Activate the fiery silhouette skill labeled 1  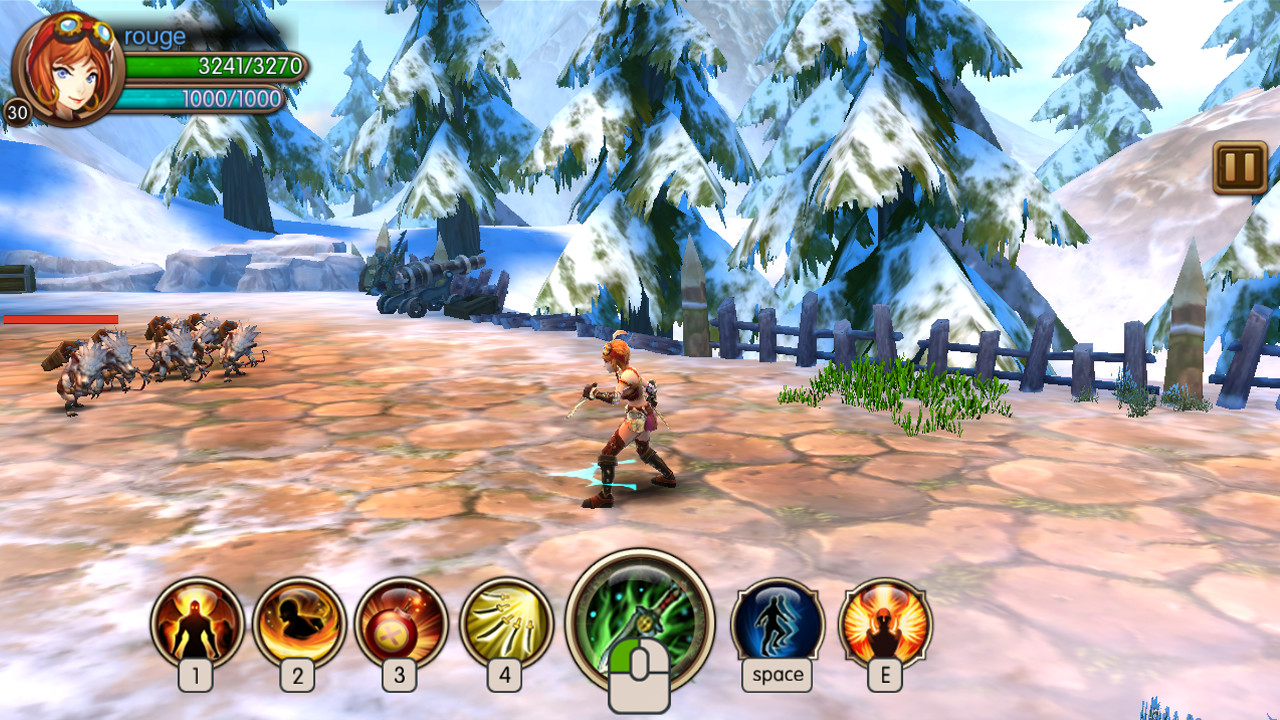click(x=197, y=623)
